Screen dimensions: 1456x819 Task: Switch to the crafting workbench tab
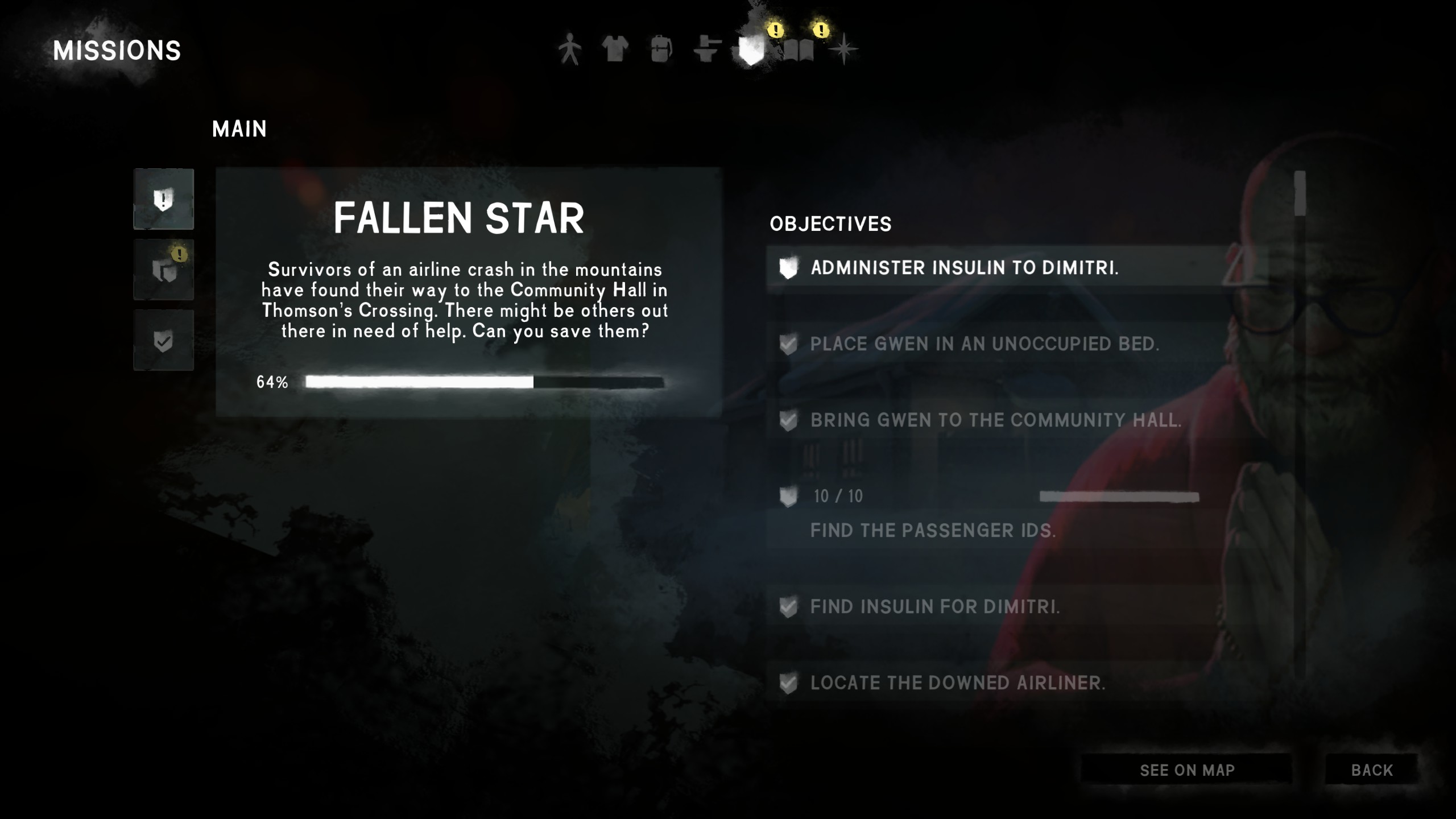707,49
